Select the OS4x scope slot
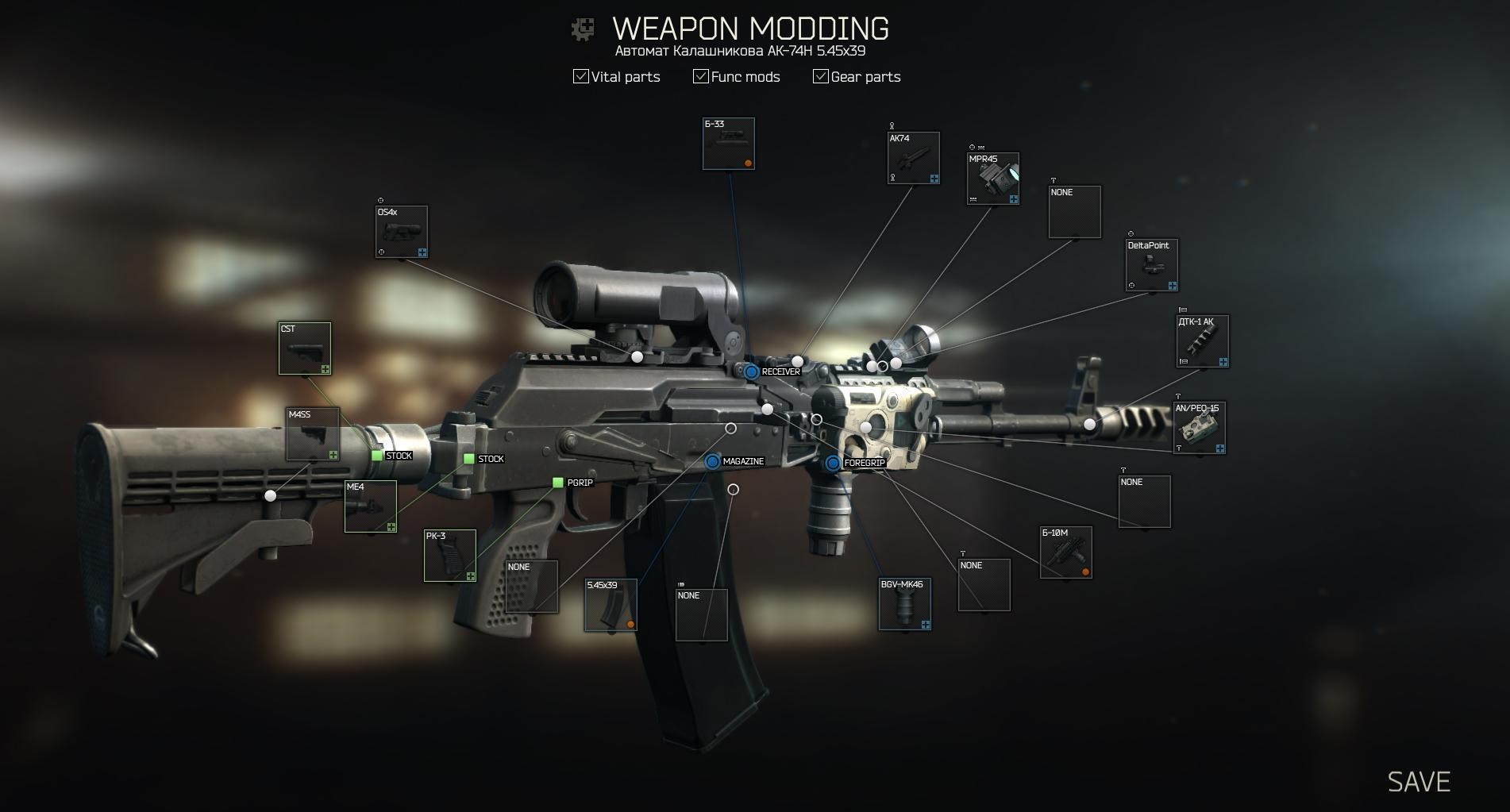Image resolution: width=1510 pixels, height=812 pixels. (x=402, y=232)
